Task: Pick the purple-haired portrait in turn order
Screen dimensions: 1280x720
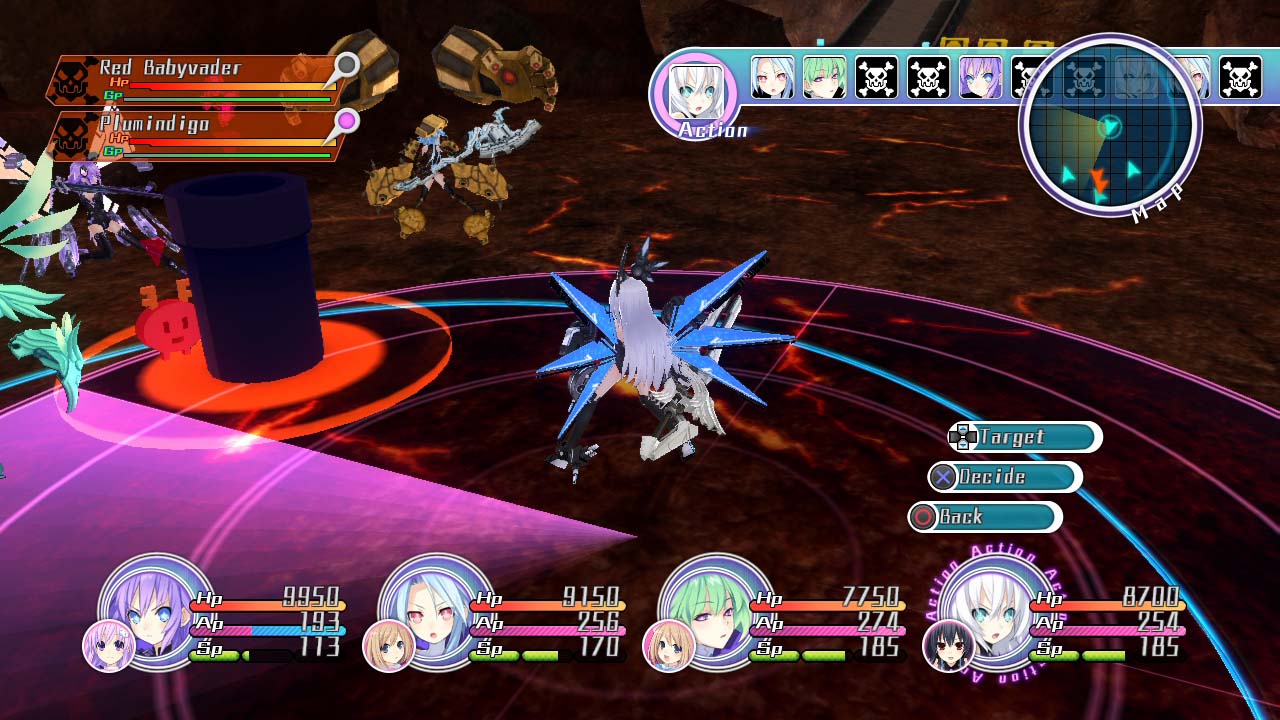Action: tap(980, 78)
